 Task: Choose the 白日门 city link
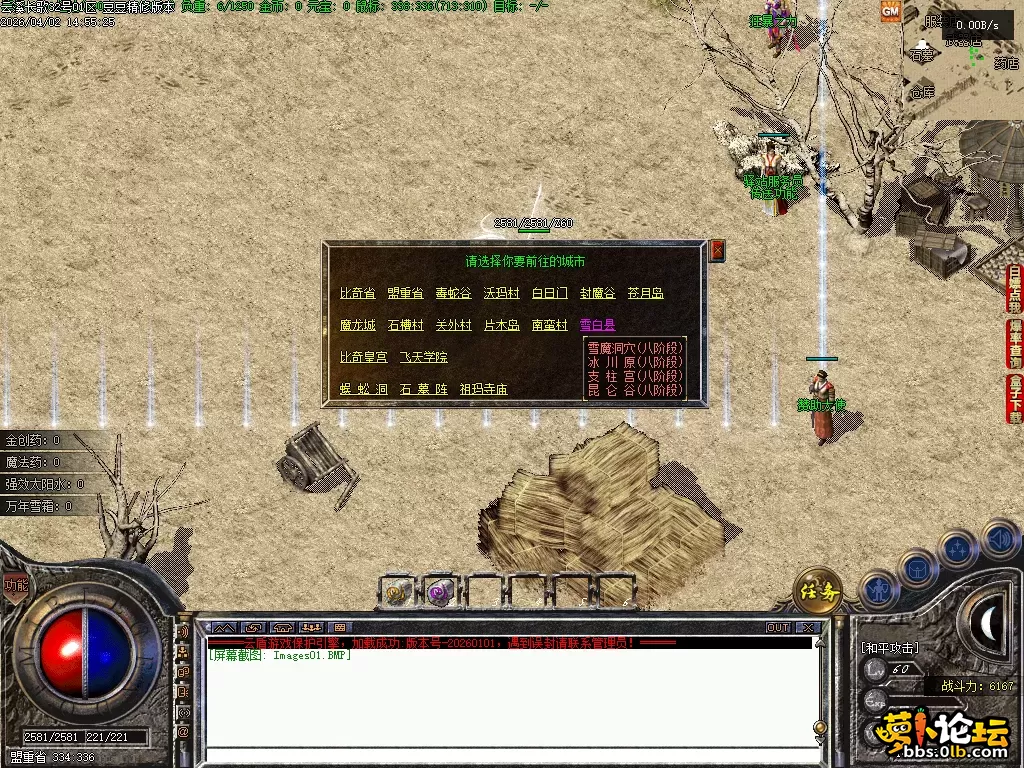[550, 293]
